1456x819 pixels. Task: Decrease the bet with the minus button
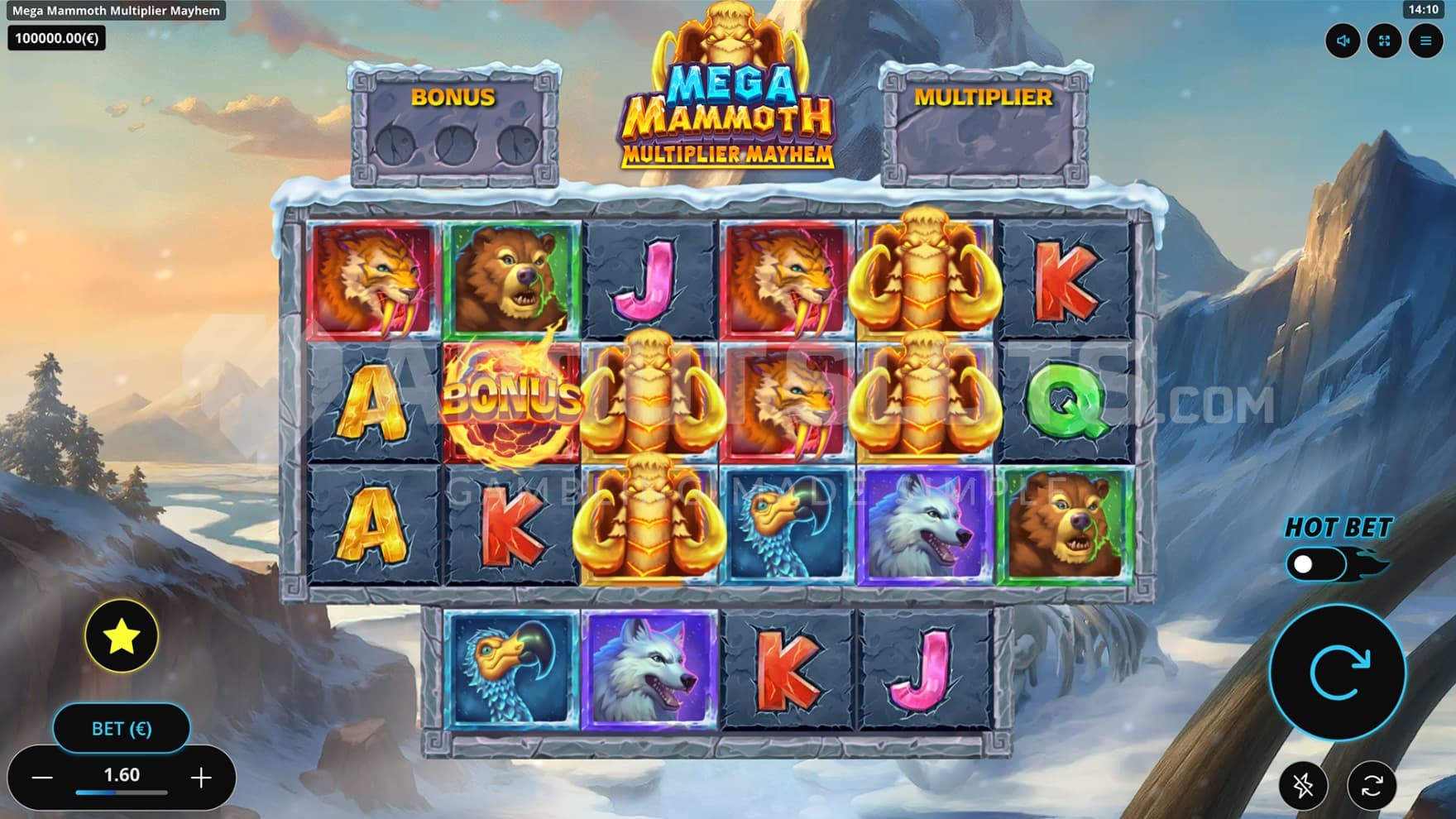tap(42, 777)
